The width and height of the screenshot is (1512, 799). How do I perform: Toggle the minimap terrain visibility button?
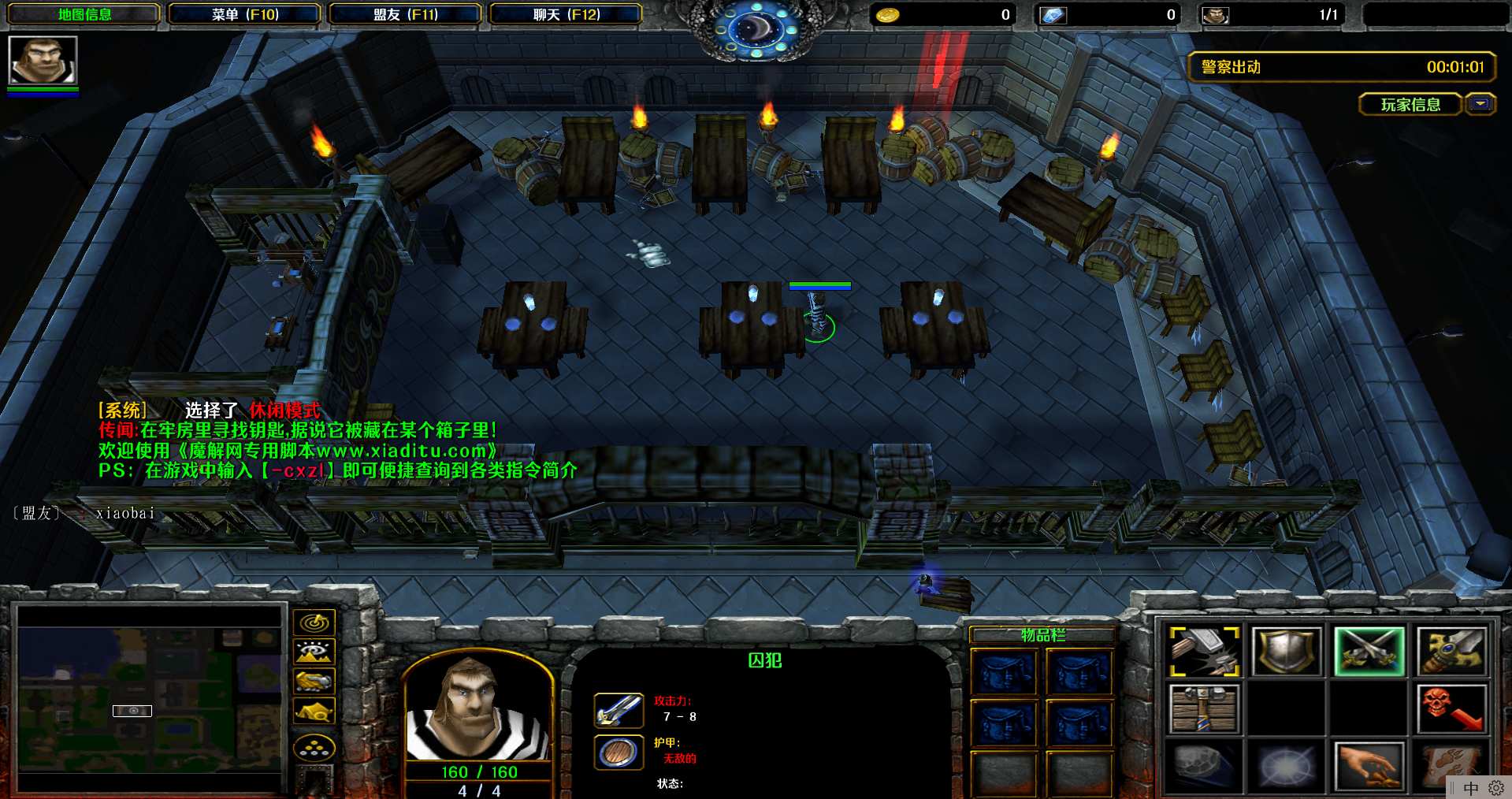click(x=314, y=652)
